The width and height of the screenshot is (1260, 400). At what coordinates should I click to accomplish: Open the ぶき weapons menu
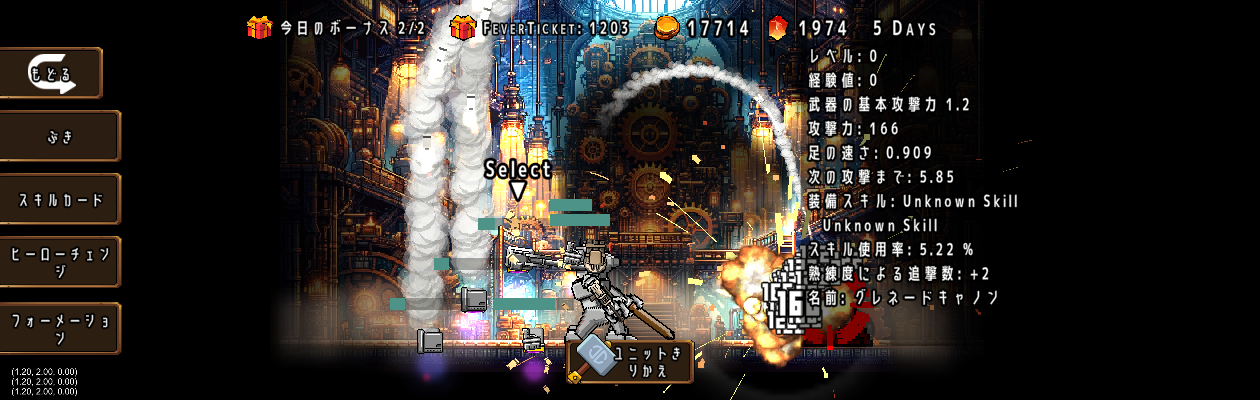click(60, 136)
